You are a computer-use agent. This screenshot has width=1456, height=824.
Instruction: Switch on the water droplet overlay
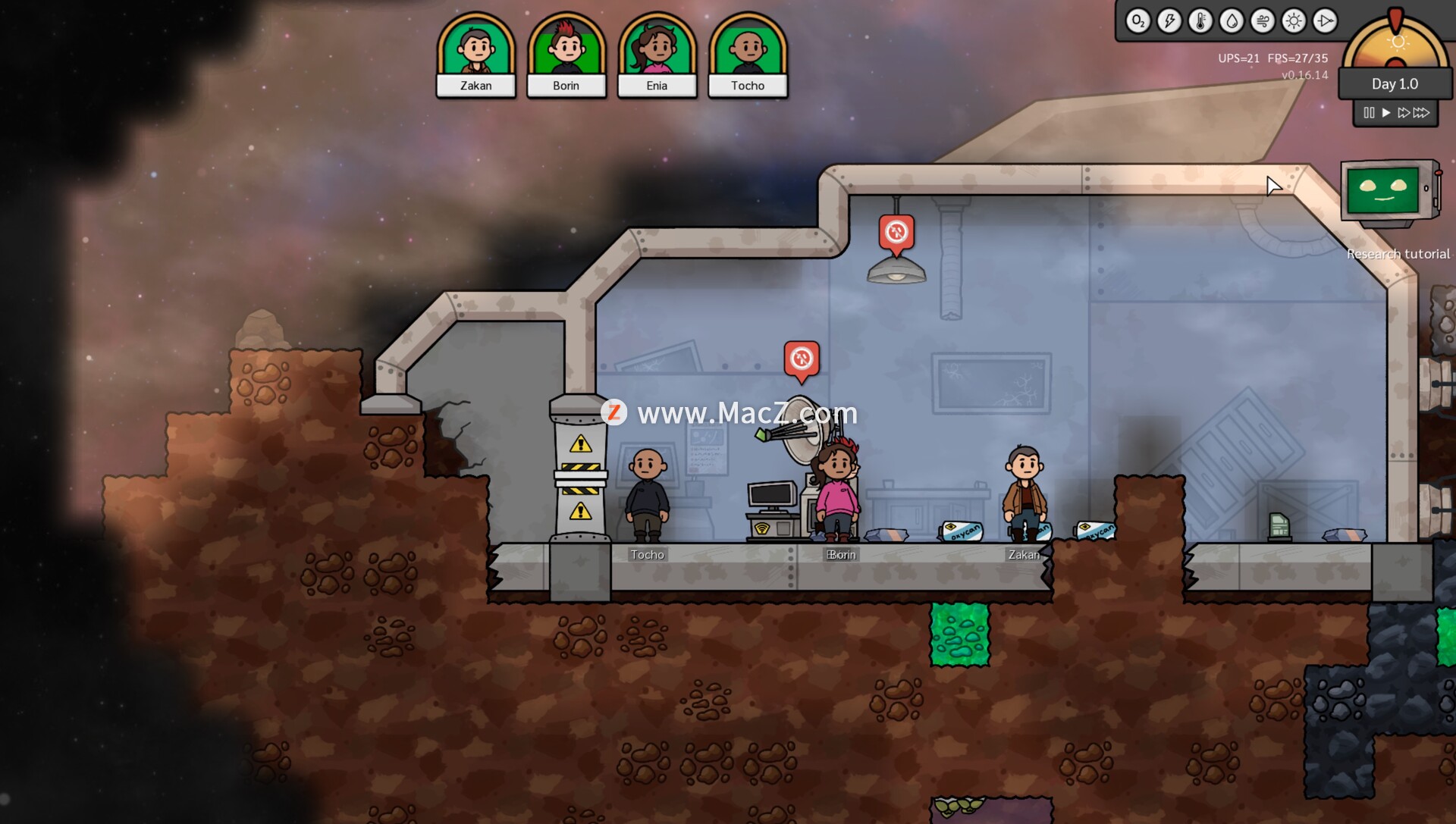coord(1232,21)
